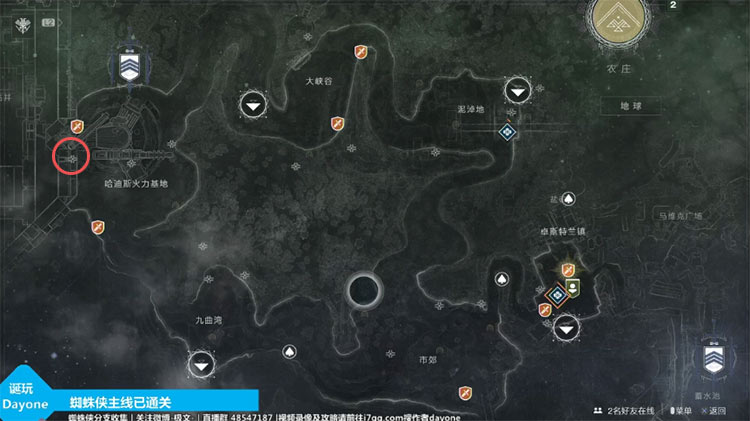Viewport: 750px width, 421px height.
Task: Open the chevron banner above 霸水池
Action: pos(716,362)
